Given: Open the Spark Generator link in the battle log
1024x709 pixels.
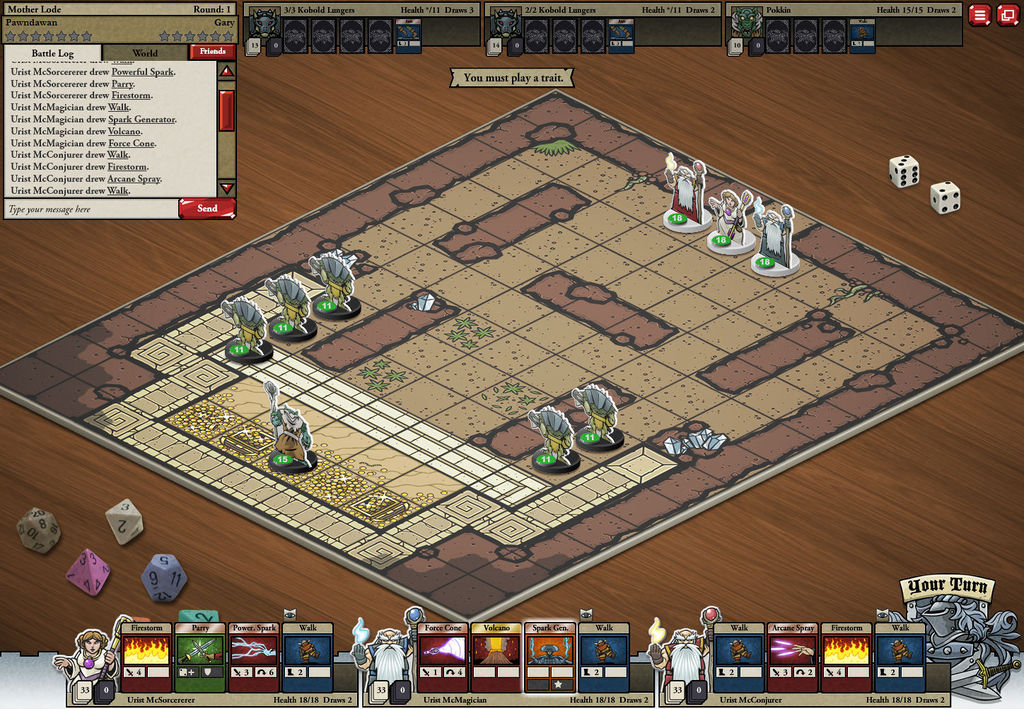Looking at the screenshot, I should coord(142,120).
